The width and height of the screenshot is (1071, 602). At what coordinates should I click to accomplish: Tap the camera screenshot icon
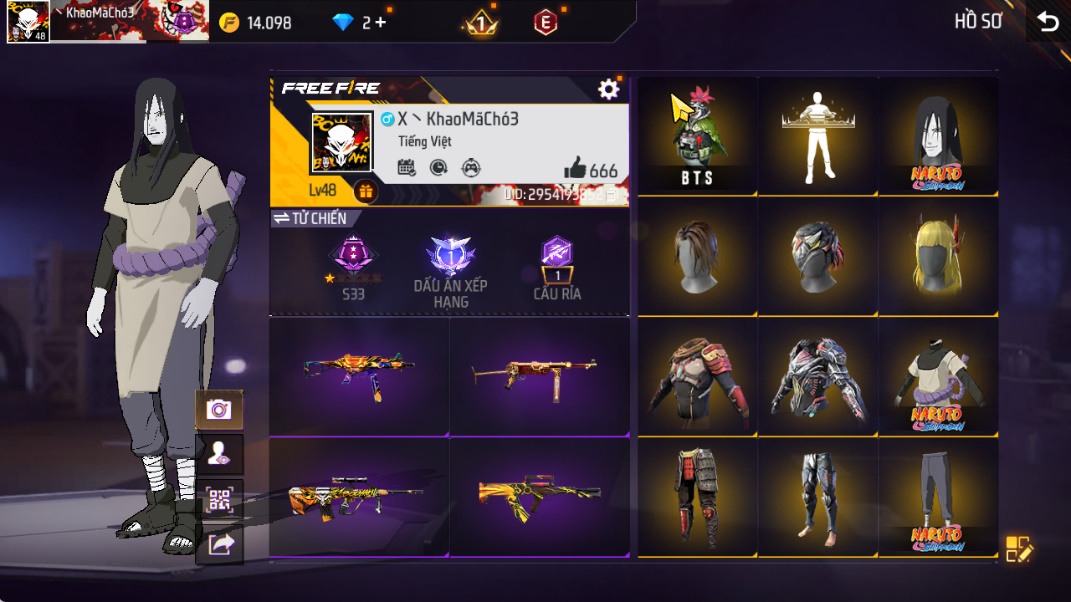pyautogui.click(x=218, y=409)
